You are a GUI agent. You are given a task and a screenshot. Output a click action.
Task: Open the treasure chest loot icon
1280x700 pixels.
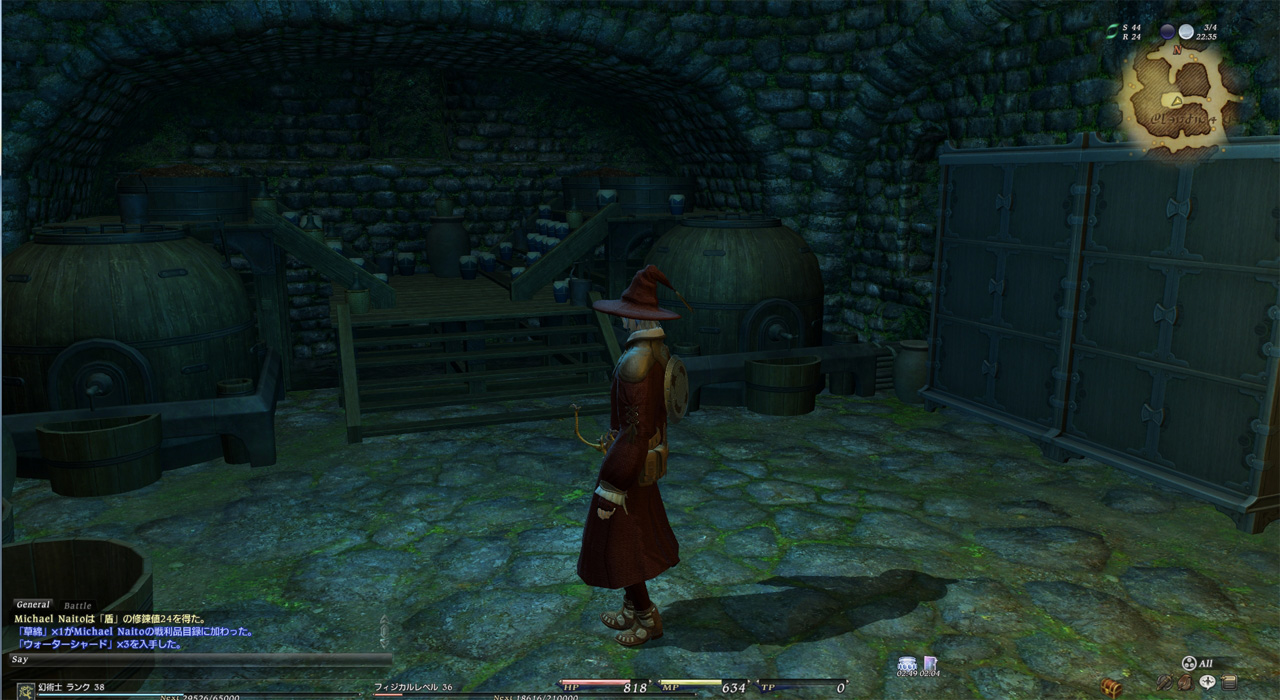tap(1111, 686)
